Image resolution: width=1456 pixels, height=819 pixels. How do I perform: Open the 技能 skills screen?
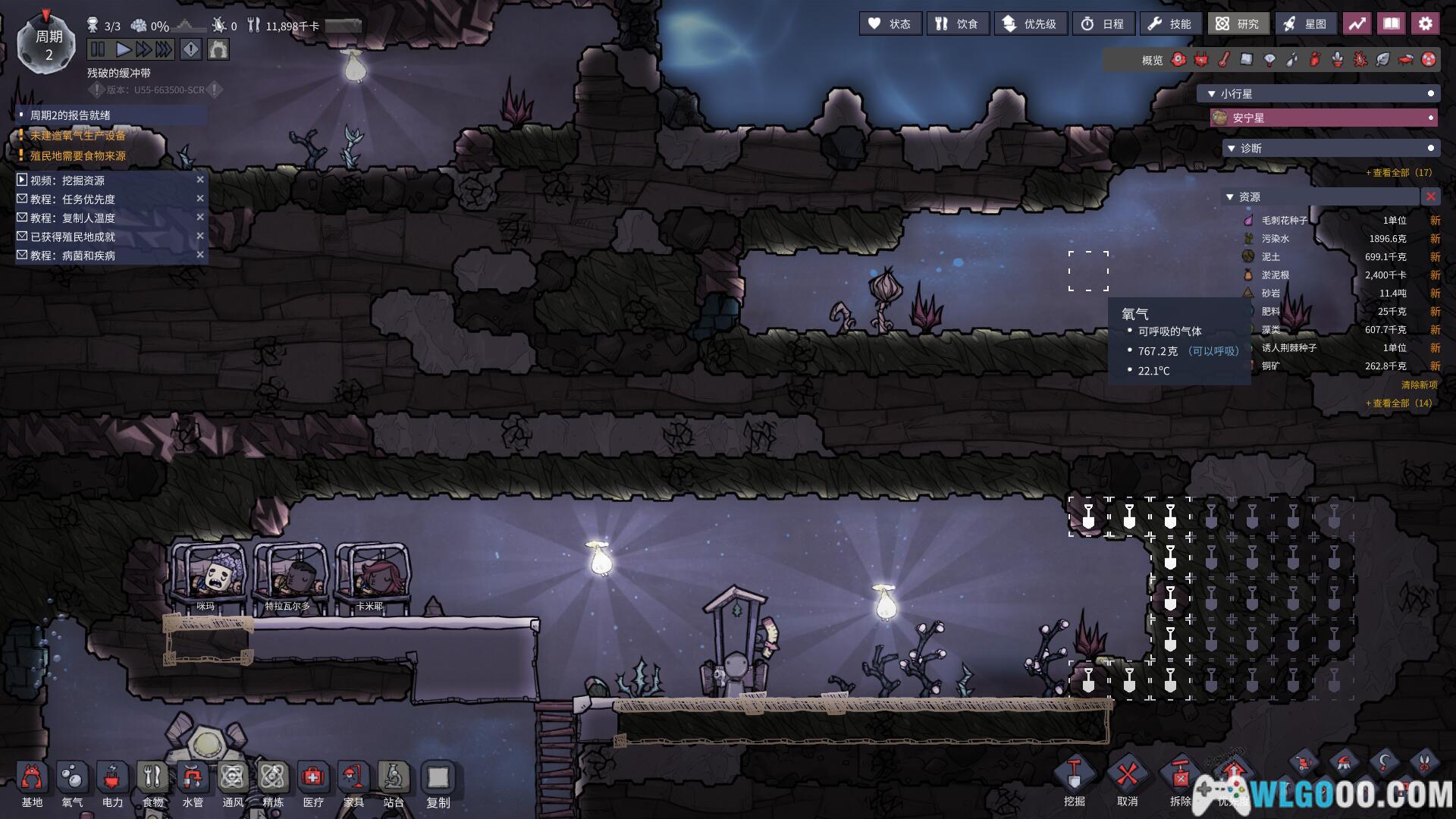click(1170, 24)
